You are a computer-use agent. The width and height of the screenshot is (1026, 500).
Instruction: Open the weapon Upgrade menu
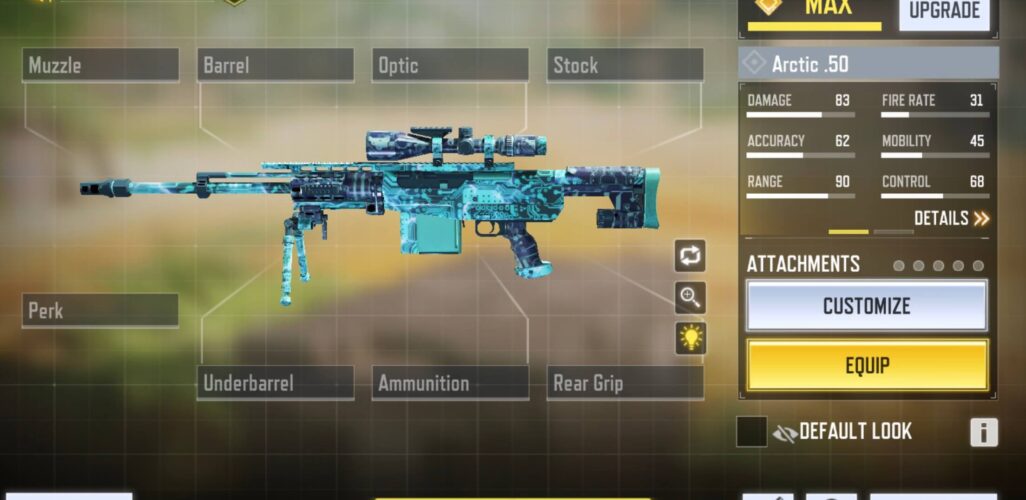click(943, 12)
